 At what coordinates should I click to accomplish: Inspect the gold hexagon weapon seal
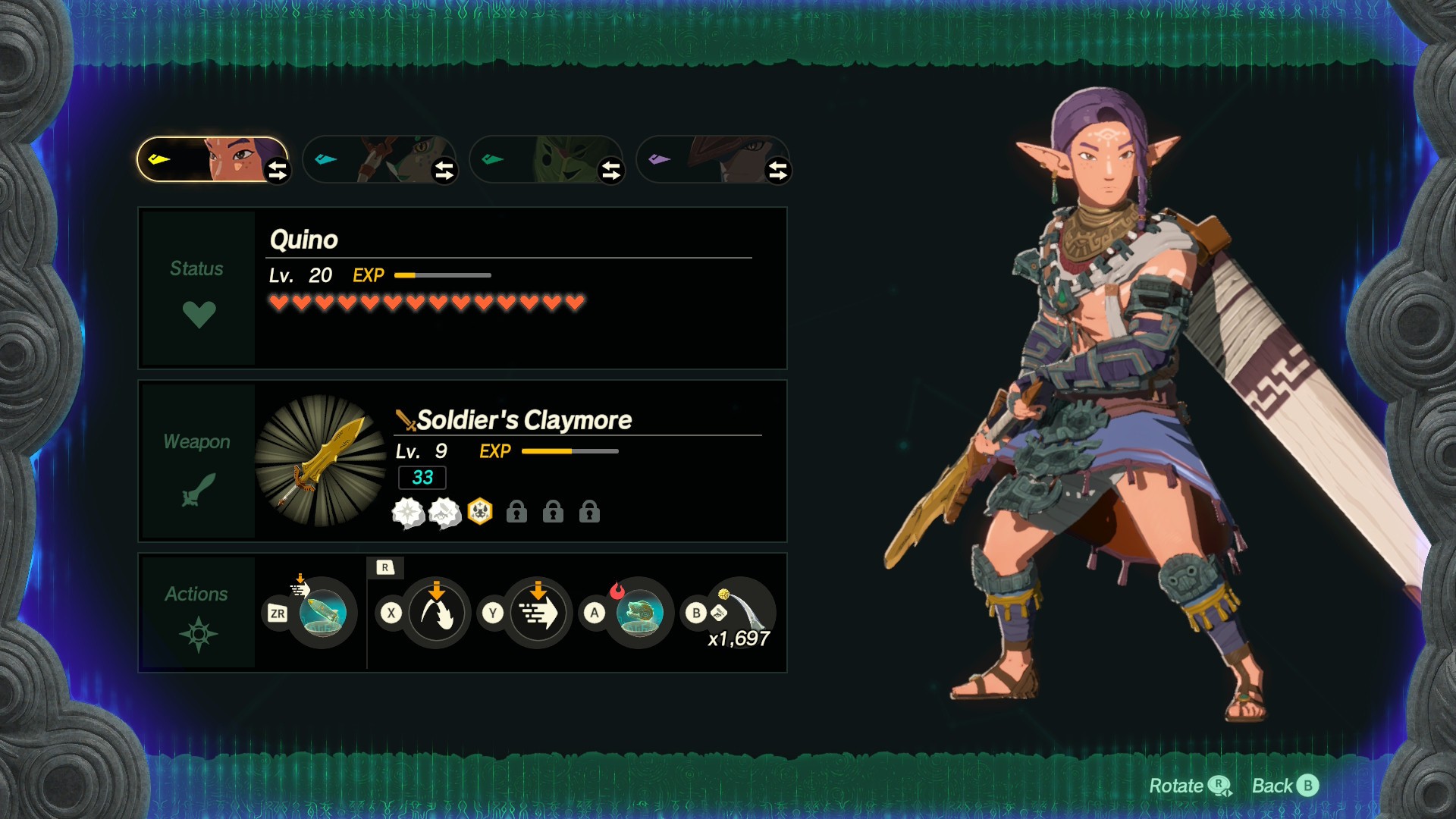pos(480,513)
